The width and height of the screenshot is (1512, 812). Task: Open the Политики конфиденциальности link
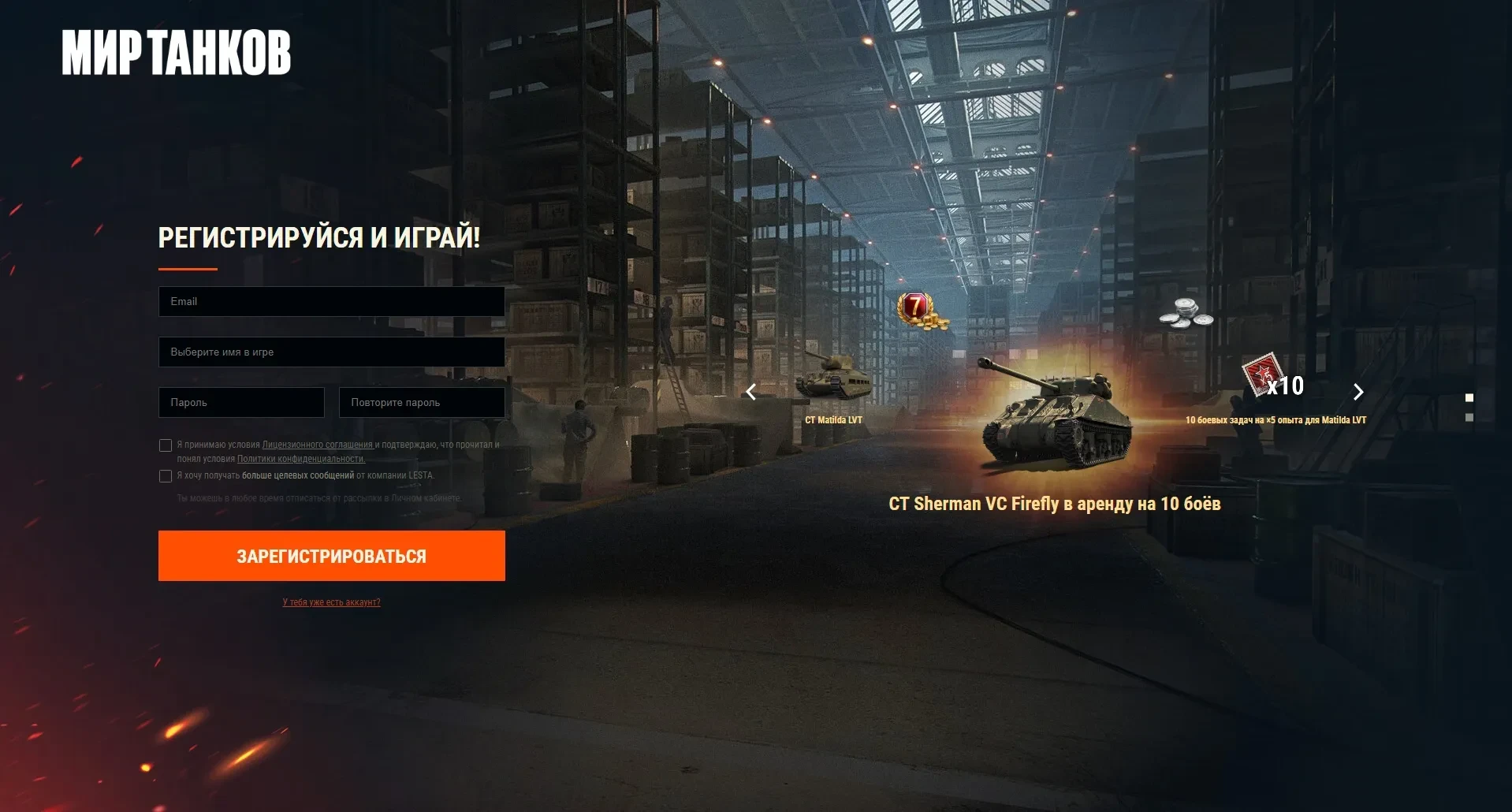point(300,459)
